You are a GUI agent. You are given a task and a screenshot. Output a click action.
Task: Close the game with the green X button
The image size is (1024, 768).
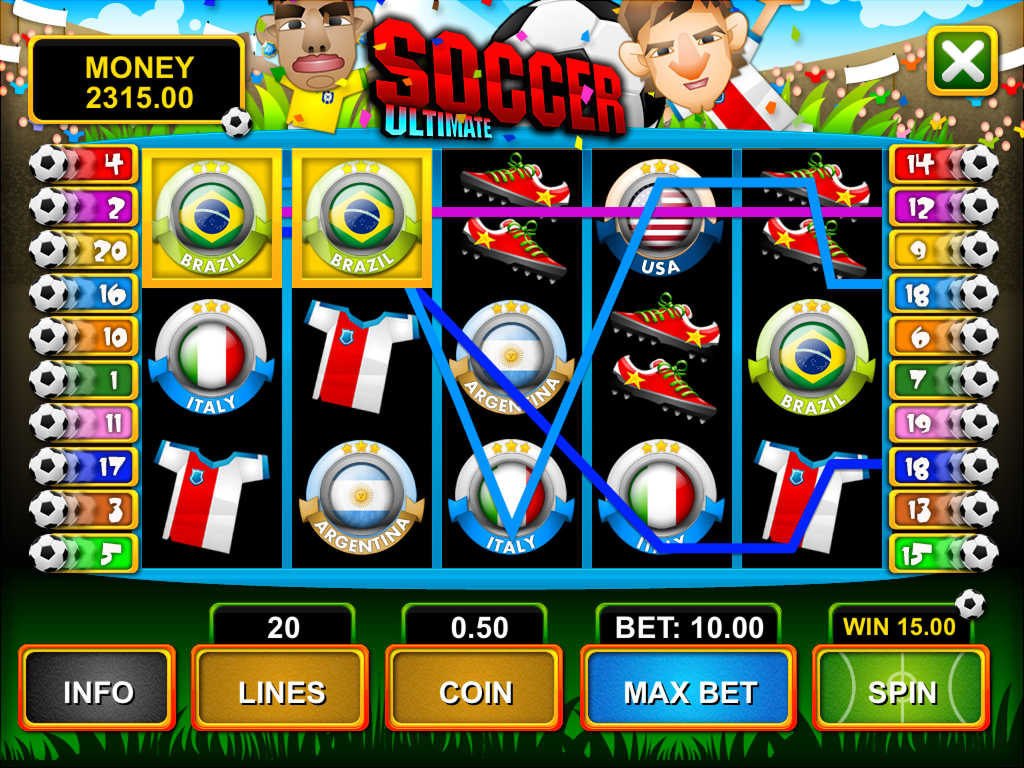pyautogui.click(x=962, y=62)
